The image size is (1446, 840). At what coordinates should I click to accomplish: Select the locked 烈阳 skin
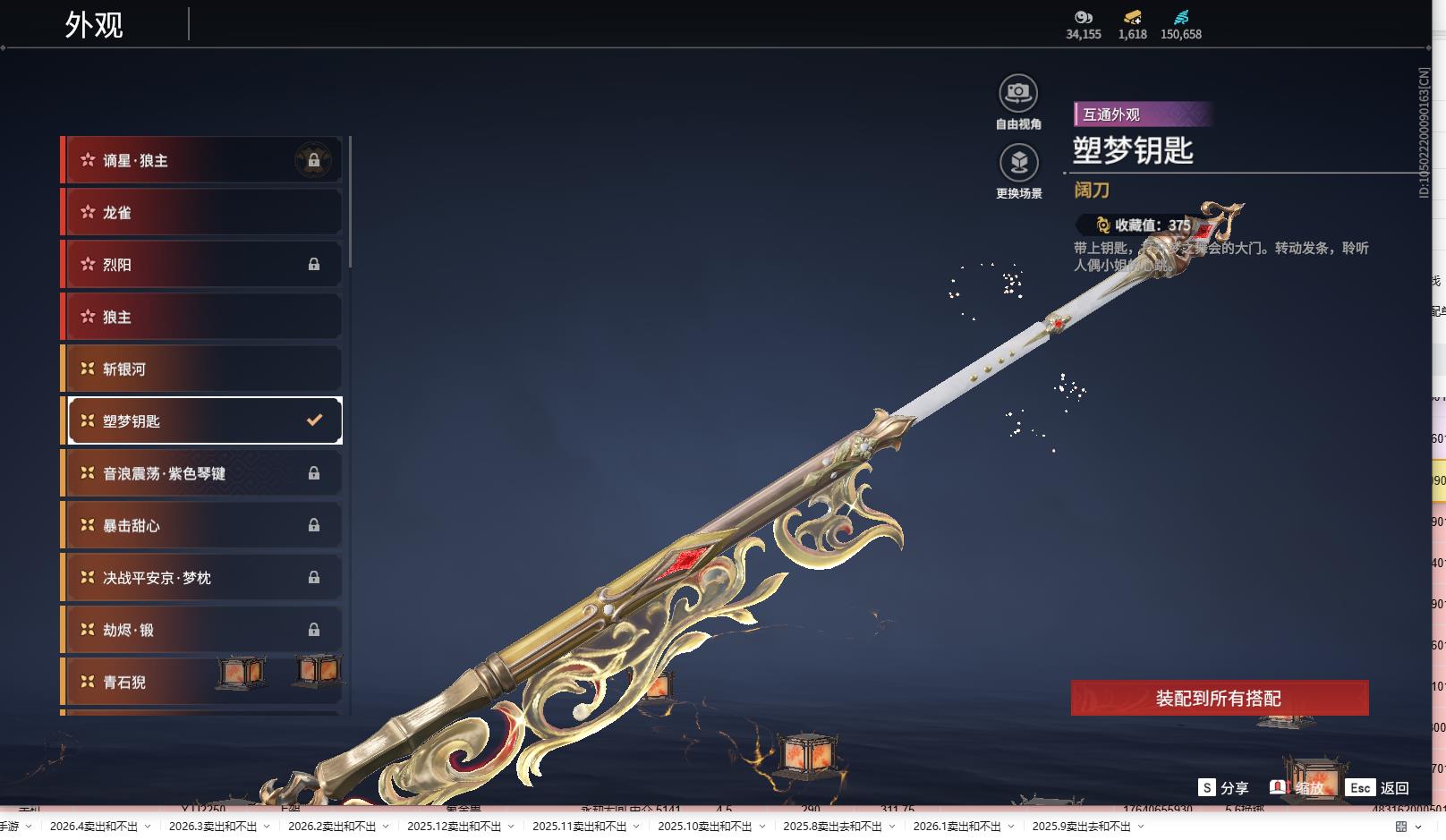(202, 265)
